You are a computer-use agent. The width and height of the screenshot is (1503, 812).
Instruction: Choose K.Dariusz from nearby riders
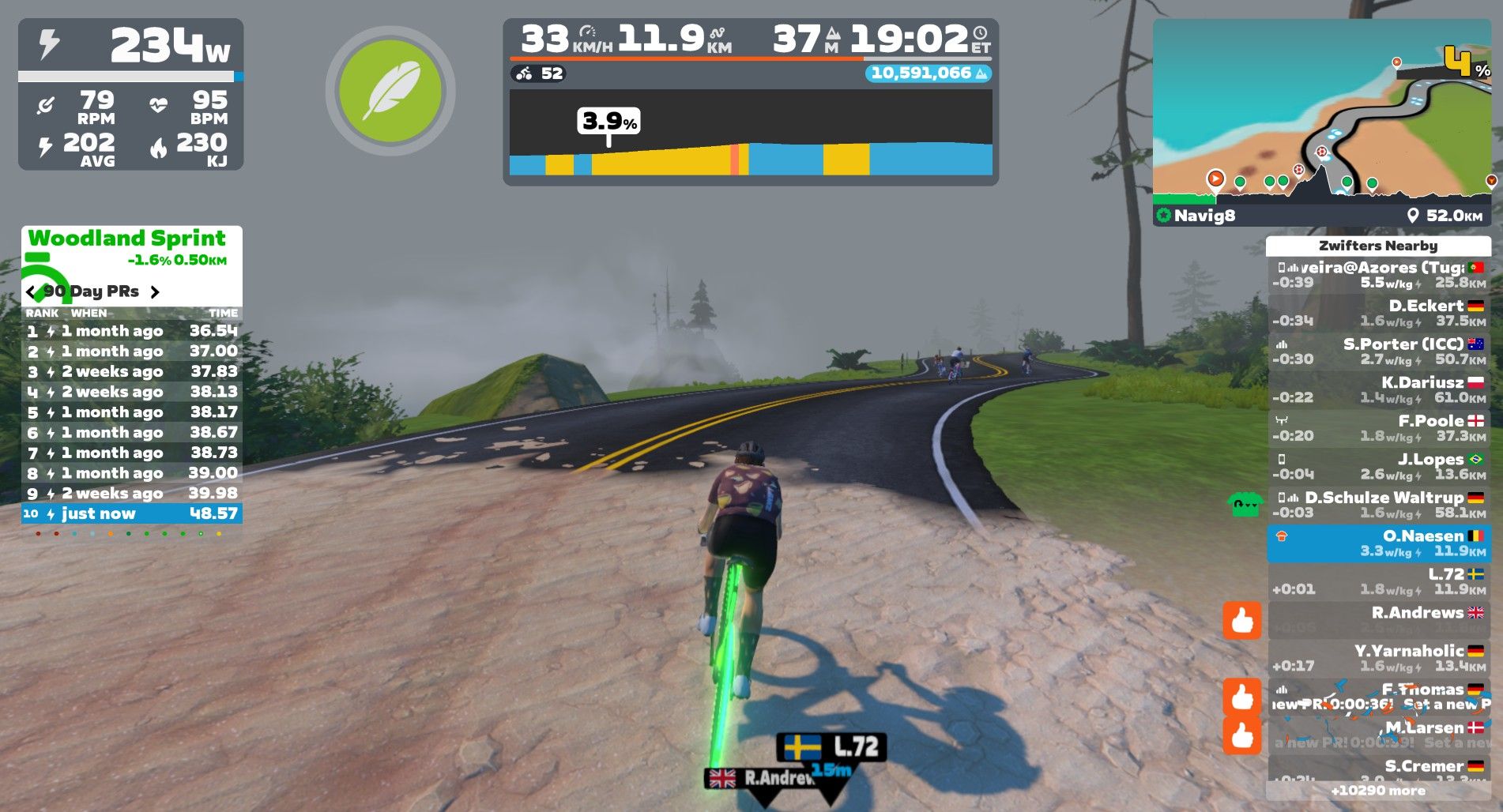click(1378, 389)
